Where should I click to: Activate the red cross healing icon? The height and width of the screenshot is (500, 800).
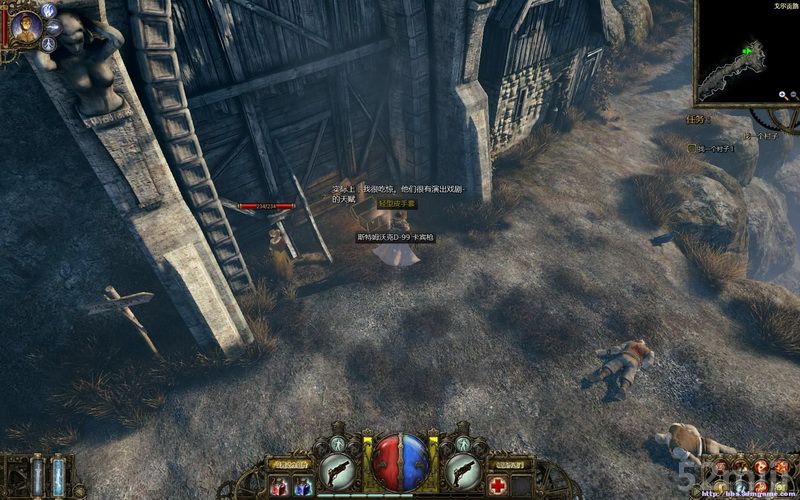(x=497, y=487)
